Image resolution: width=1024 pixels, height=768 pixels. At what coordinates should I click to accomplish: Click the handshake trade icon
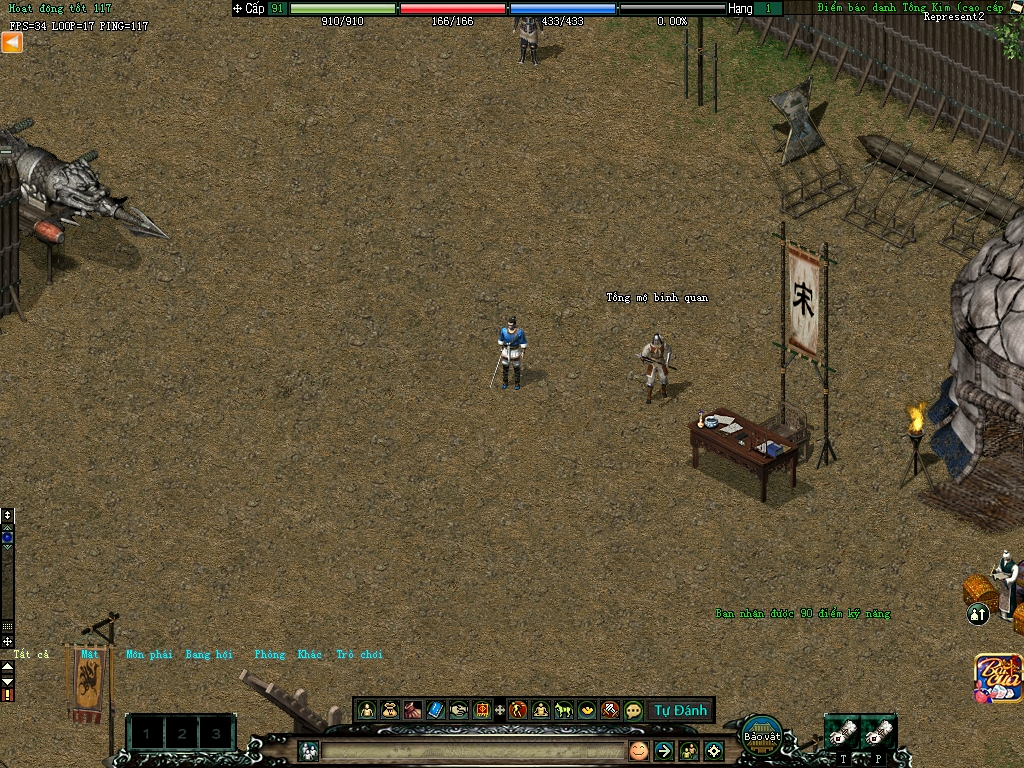pos(458,710)
